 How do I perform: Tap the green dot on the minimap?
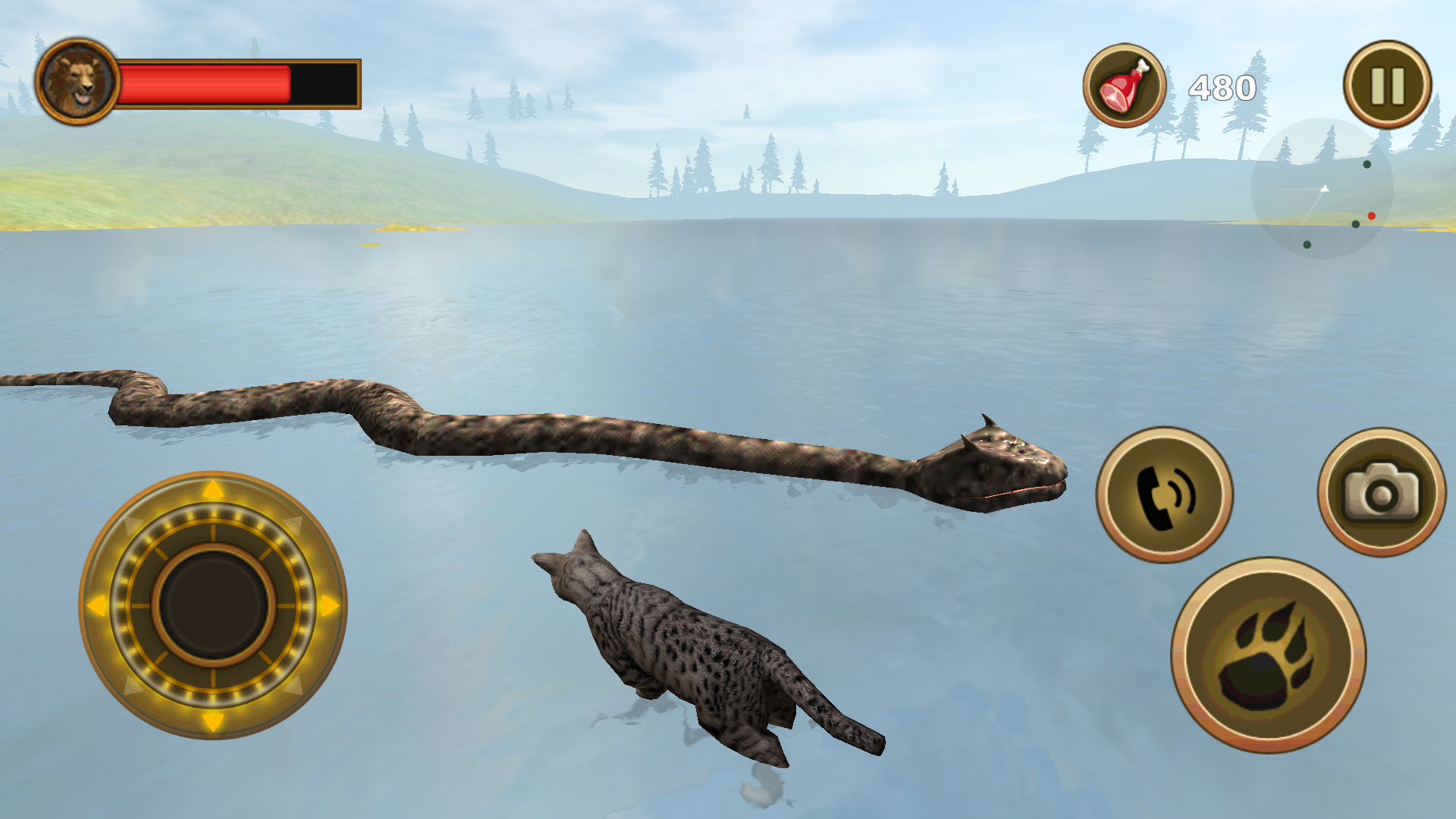coord(1367,165)
